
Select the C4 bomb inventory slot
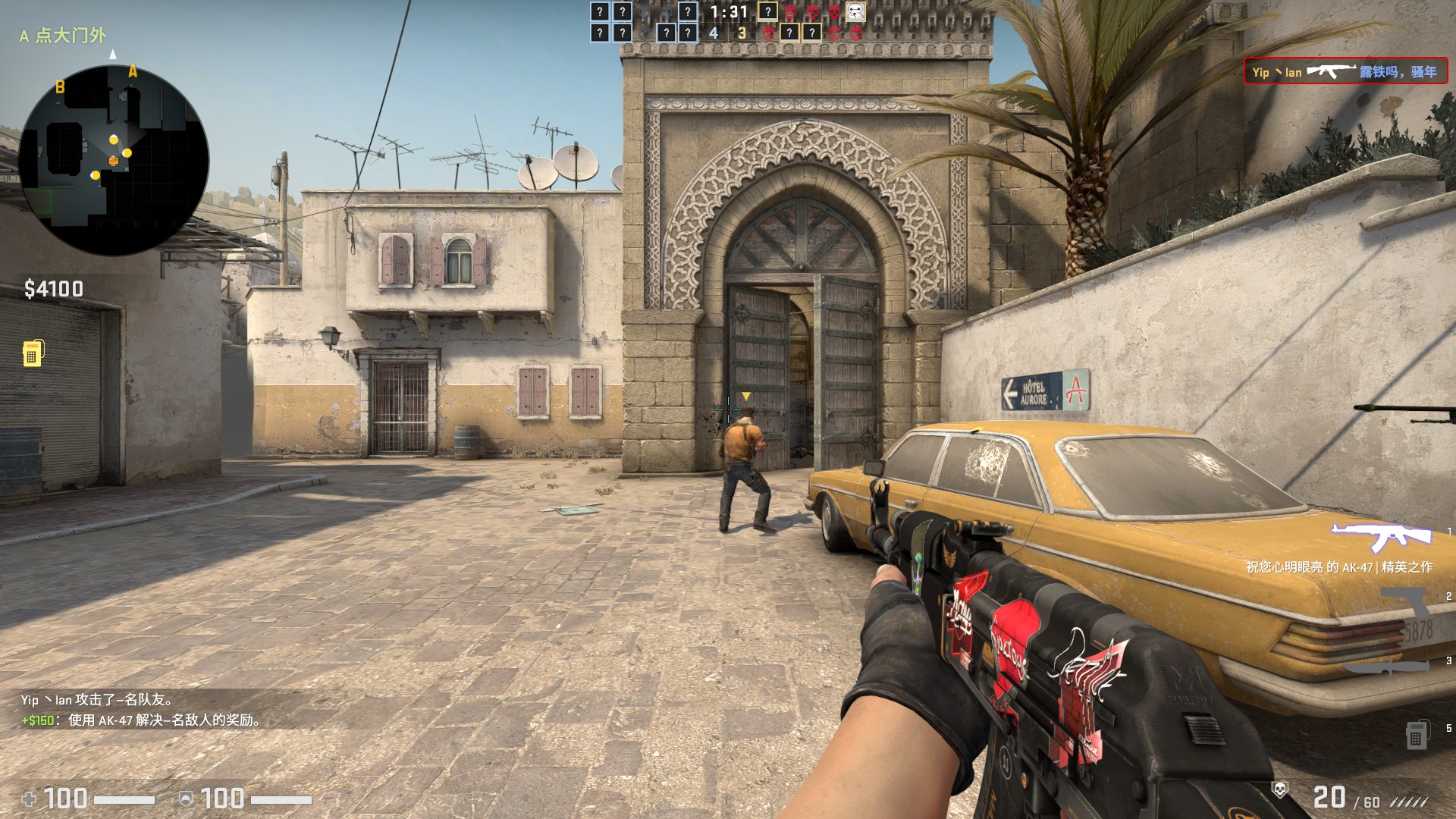coord(1416,733)
